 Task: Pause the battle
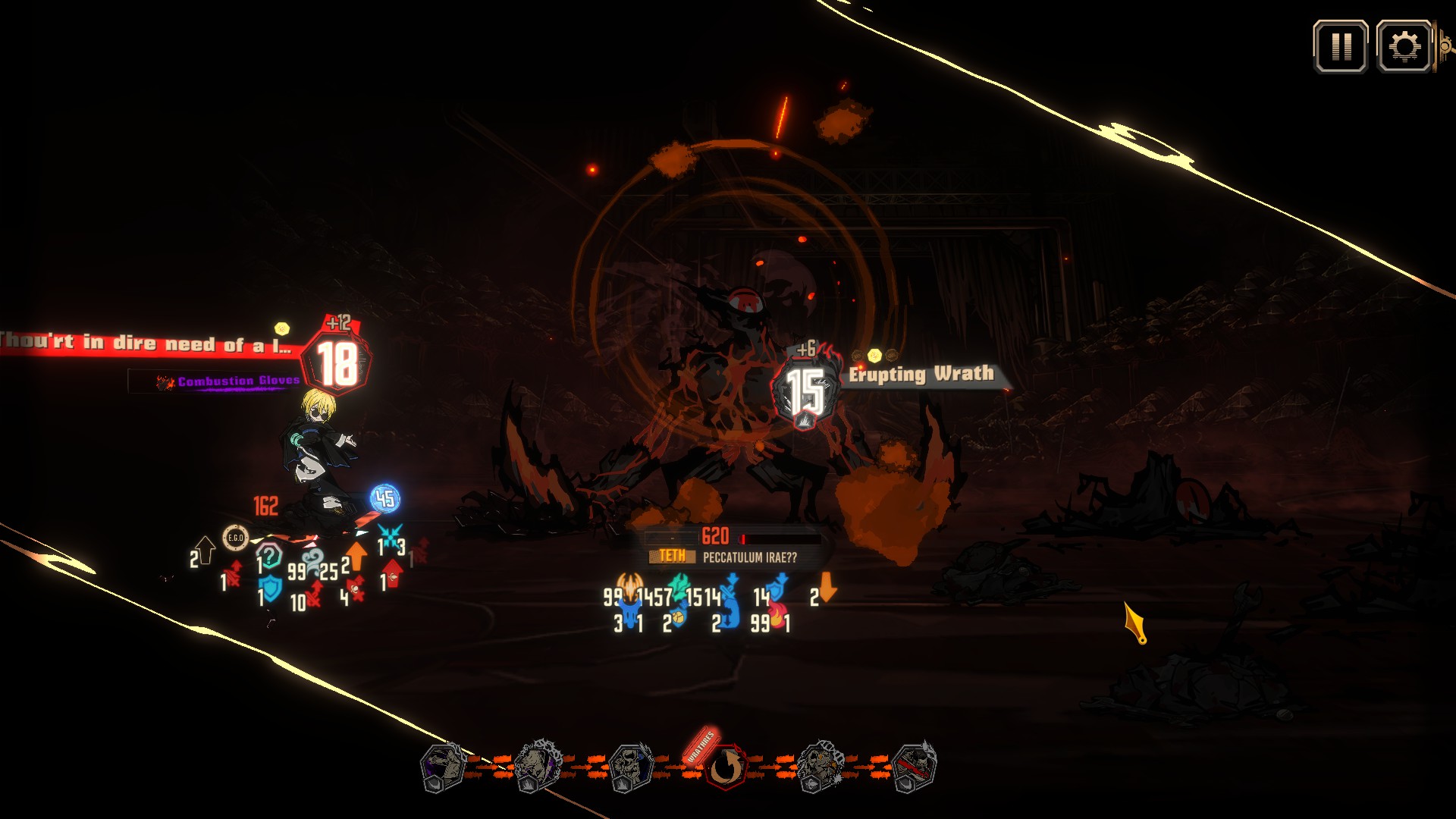pos(1341,47)
